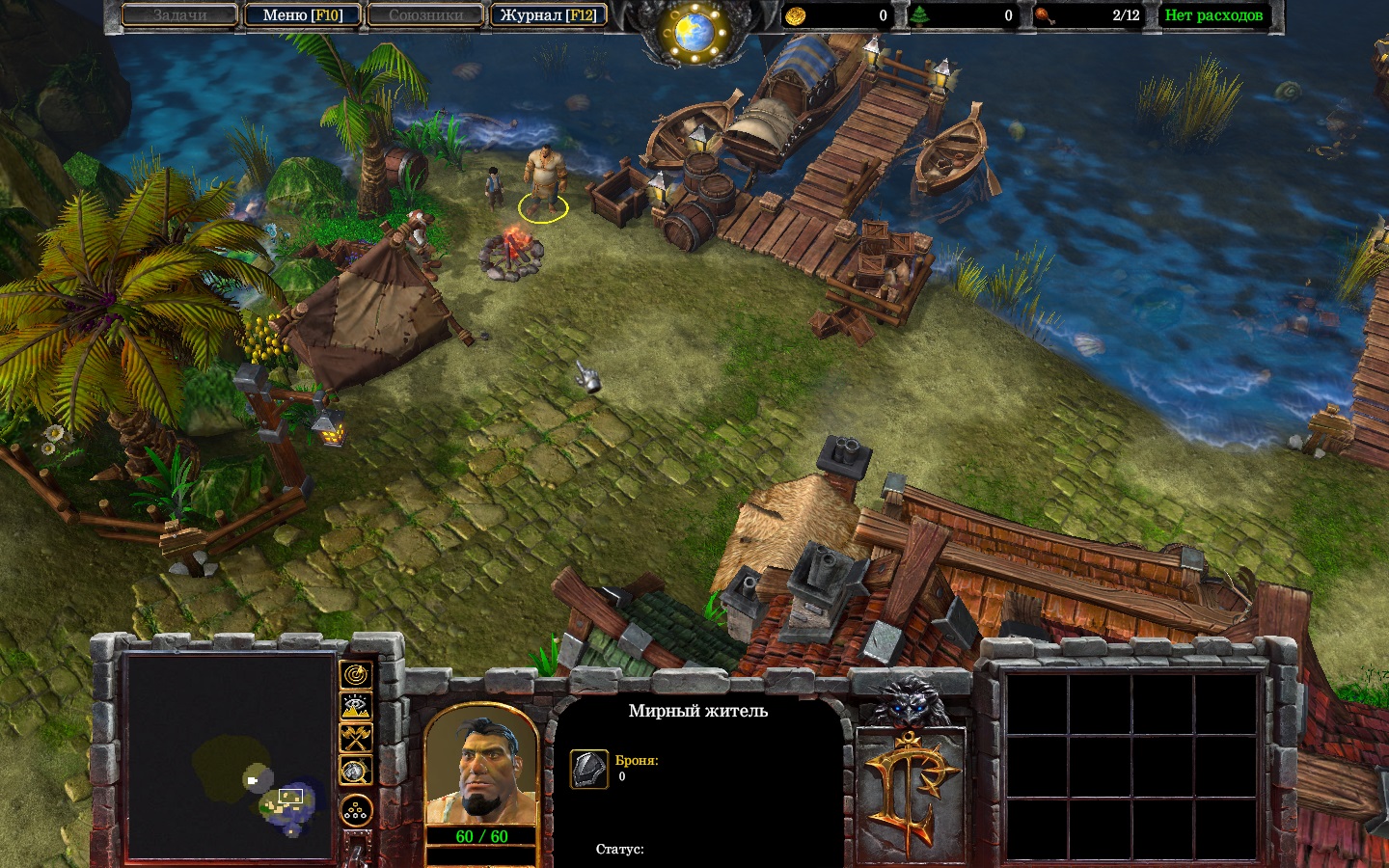The image size is (1389, 868).
Task: Toggle minimap terrain display (eye over mountains)
Action: click(x=356, y=707)
